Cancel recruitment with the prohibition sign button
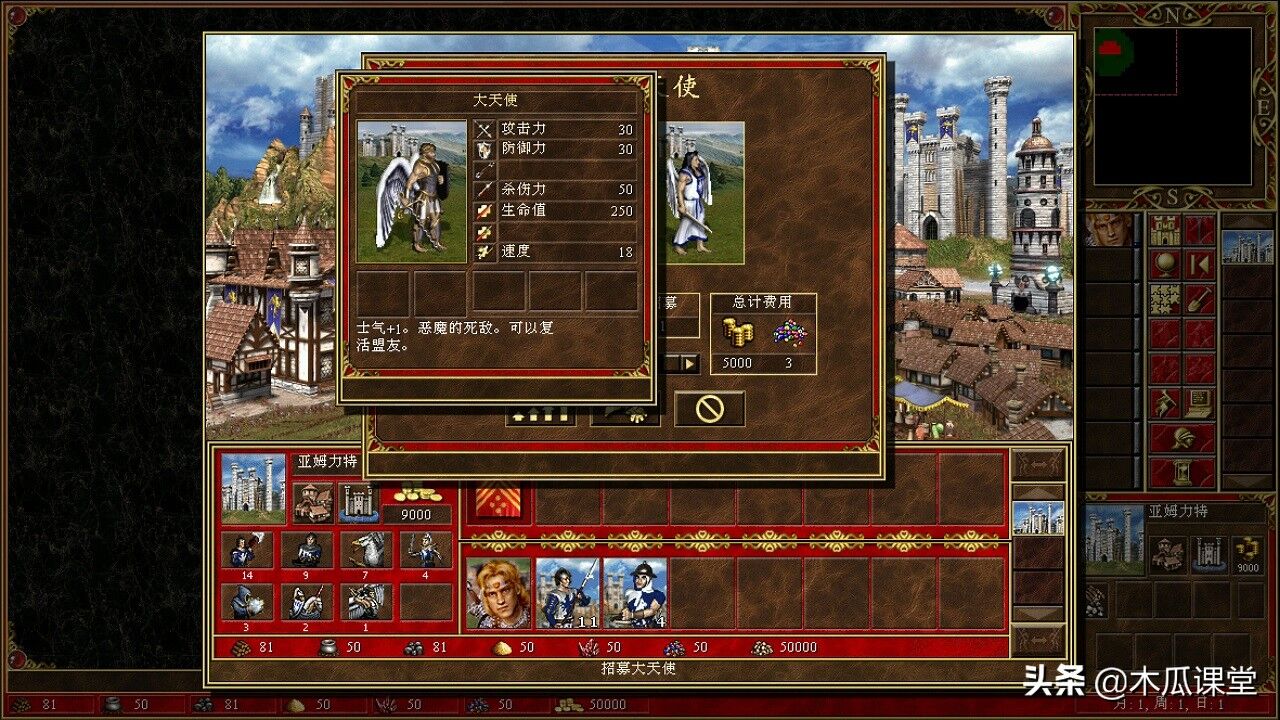 [x=711, y=409]
